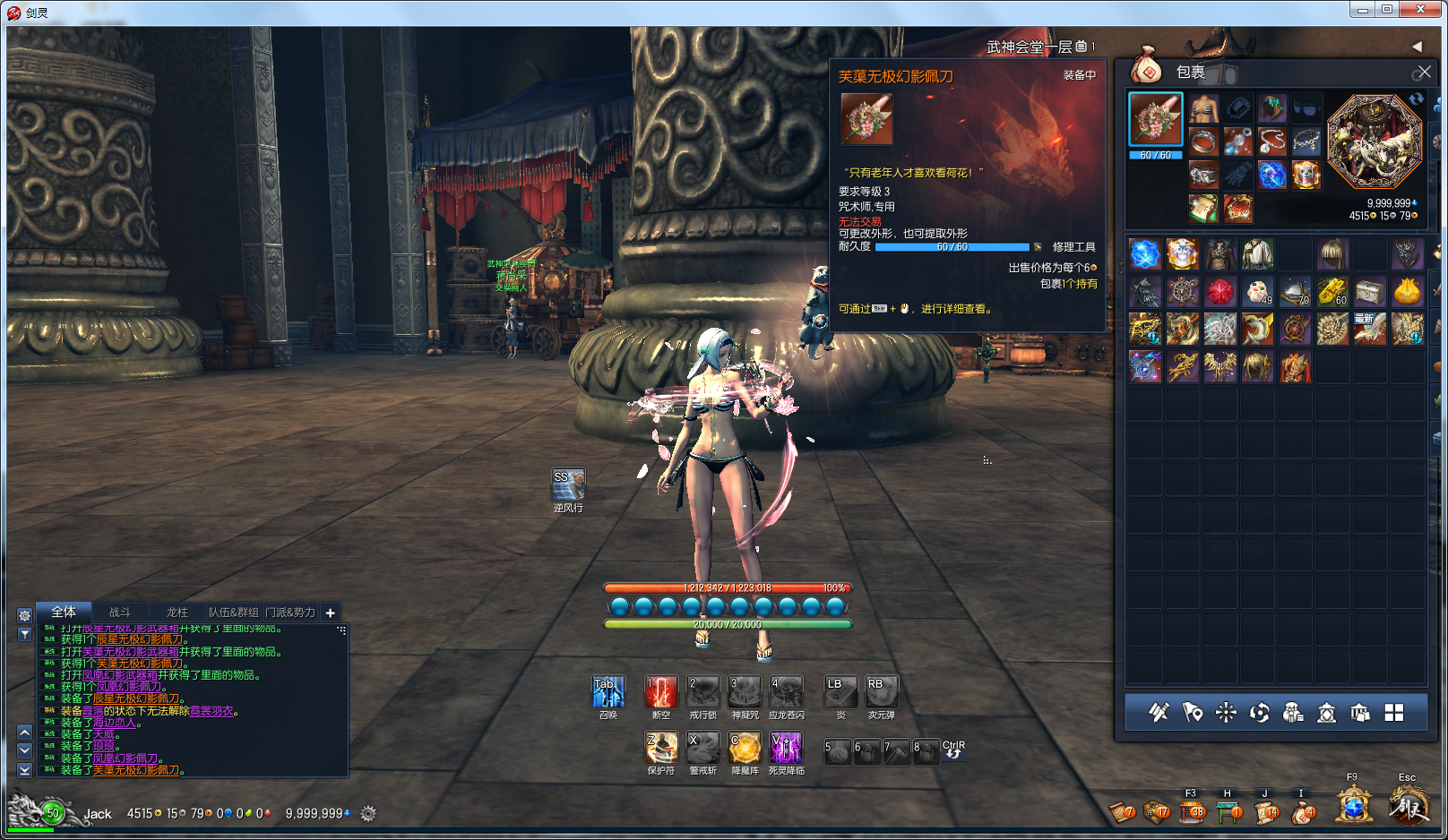
Task: Cast the 召唤 summon skill
Action: [x=608, y=692]
